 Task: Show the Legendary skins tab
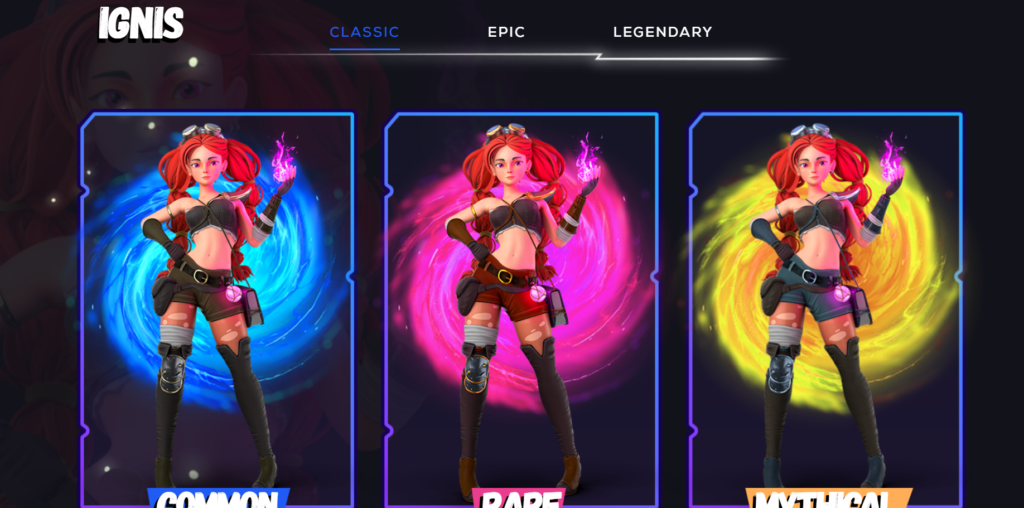[662, 32]
